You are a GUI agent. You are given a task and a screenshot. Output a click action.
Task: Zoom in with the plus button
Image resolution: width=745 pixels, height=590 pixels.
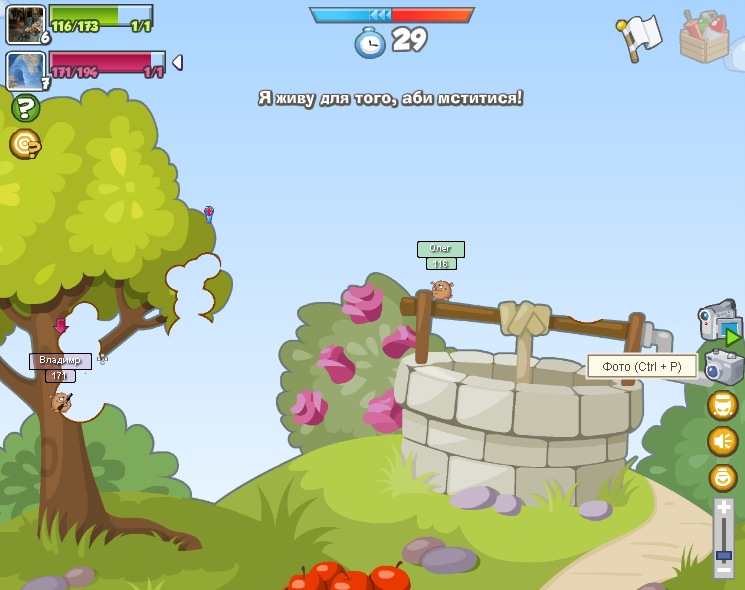click(723, 510)
